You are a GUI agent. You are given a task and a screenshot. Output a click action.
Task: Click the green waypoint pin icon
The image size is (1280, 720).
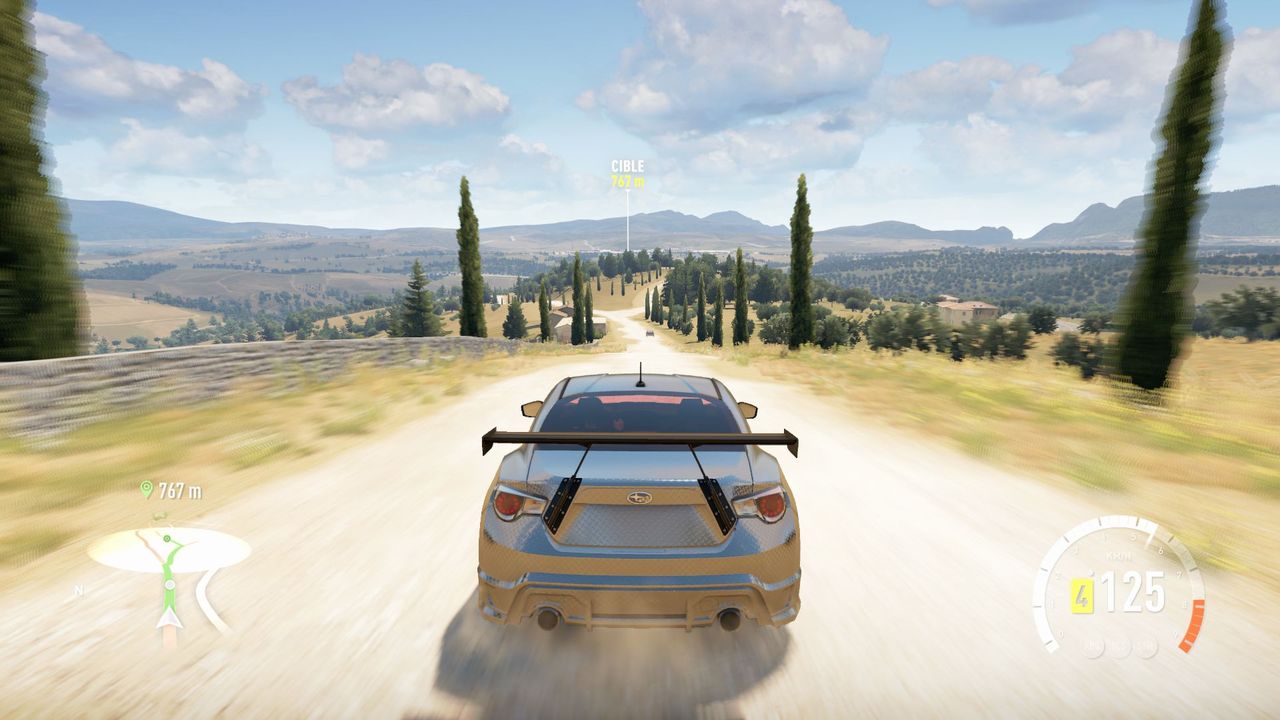click(147, 489)
